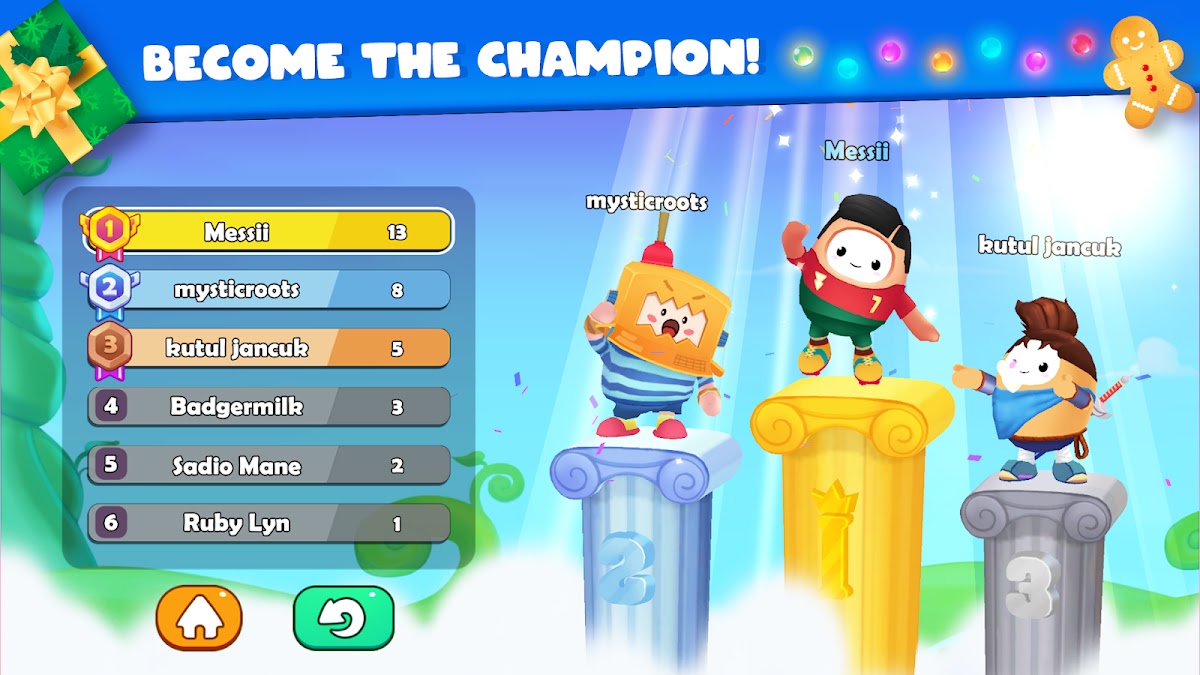This screenshot has width=1200, height=675.
Task: Choose the kutul jancuk leaderboard row
Action: (268, 348)
